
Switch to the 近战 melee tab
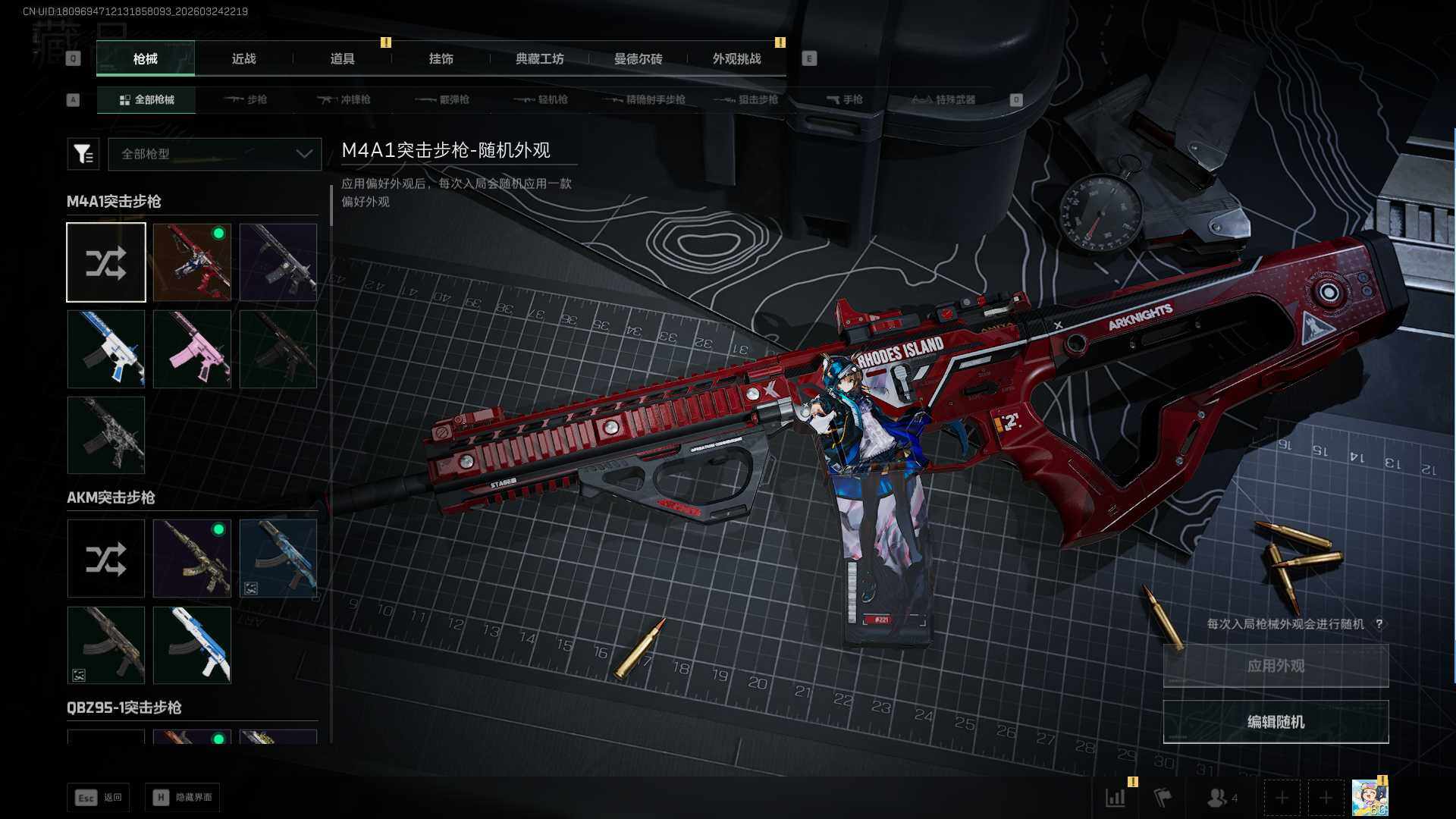click(x=243, y=59)
